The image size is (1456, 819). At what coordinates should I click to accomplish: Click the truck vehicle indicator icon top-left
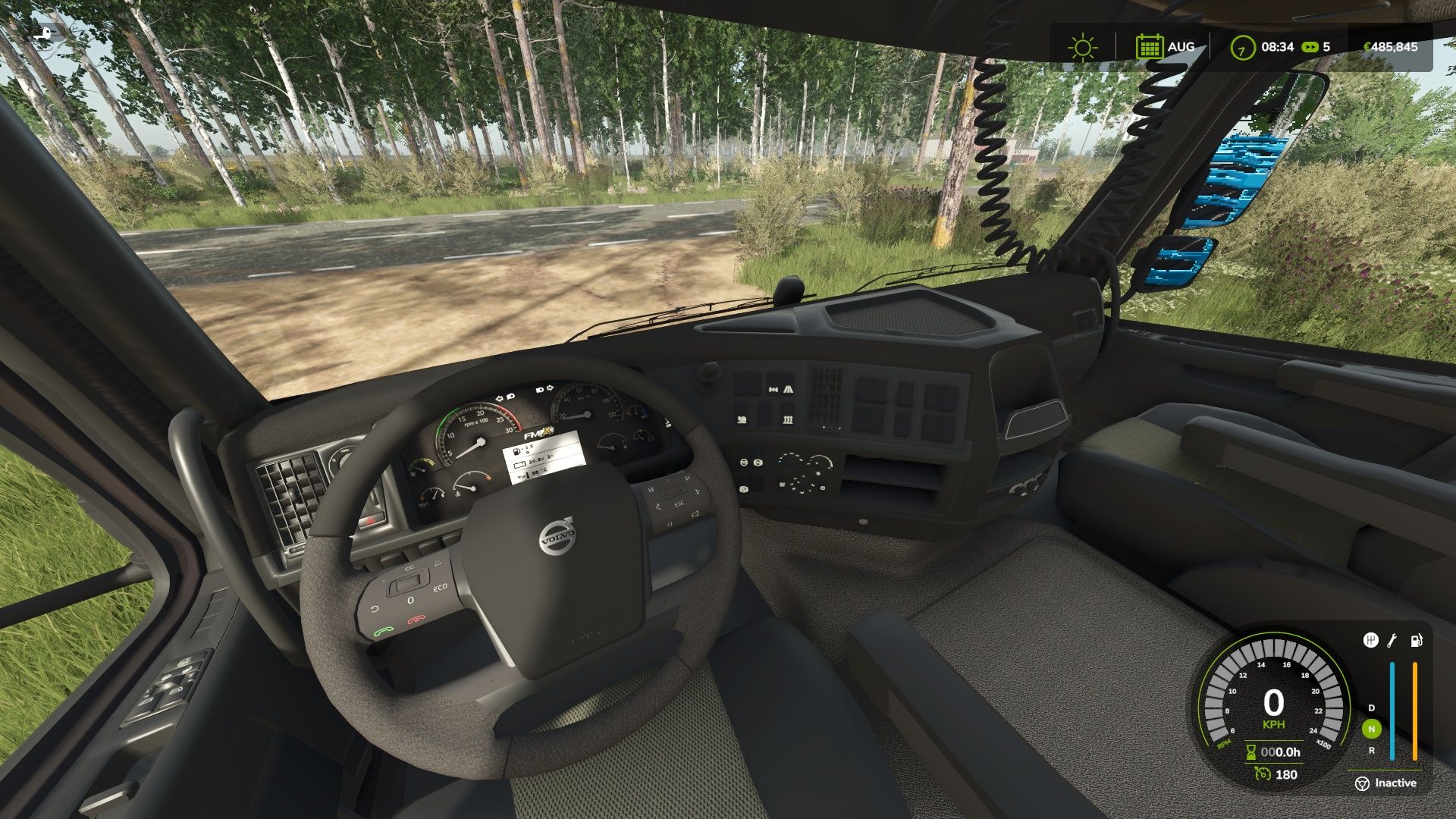(43, 33)
